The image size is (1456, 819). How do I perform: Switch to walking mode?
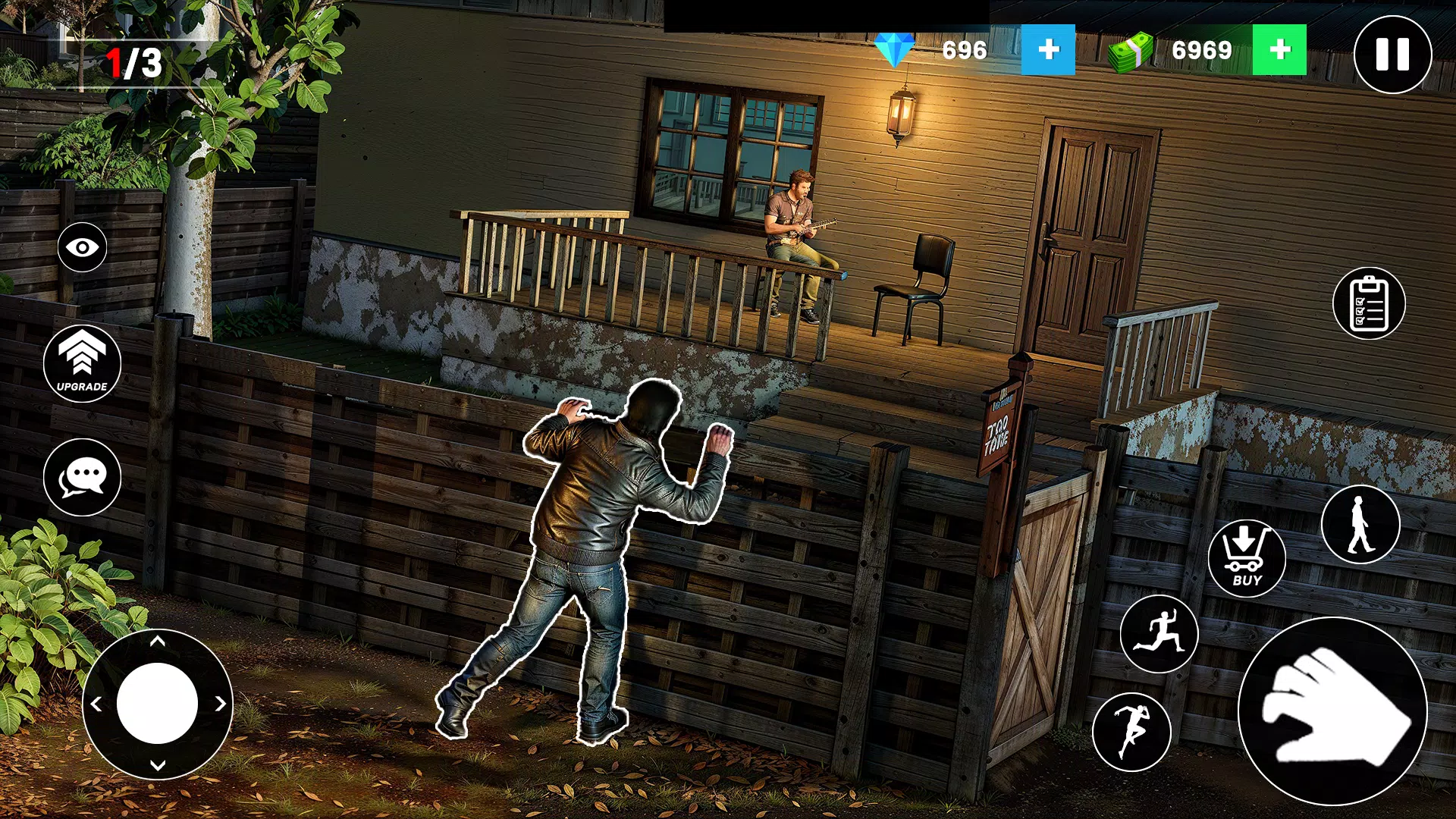pos(1360,524)
